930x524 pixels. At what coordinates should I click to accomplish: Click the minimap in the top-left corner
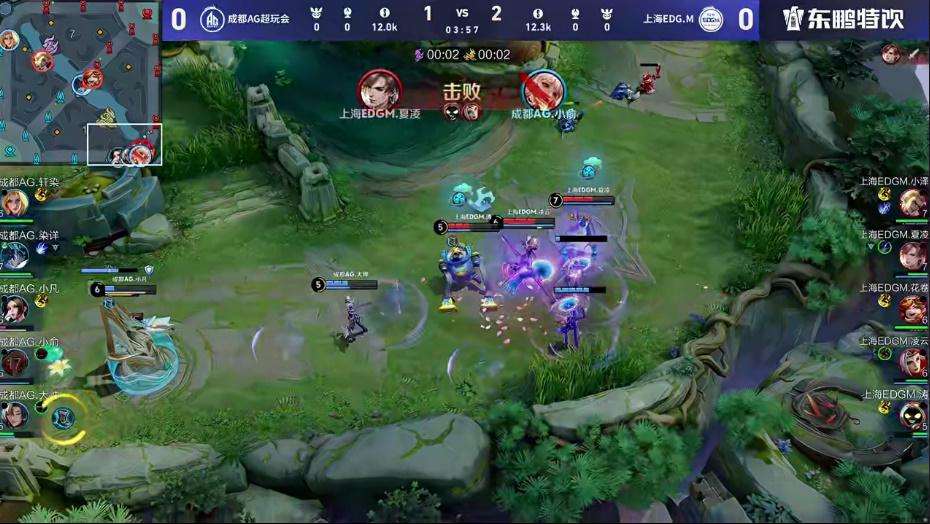(80, 84)
